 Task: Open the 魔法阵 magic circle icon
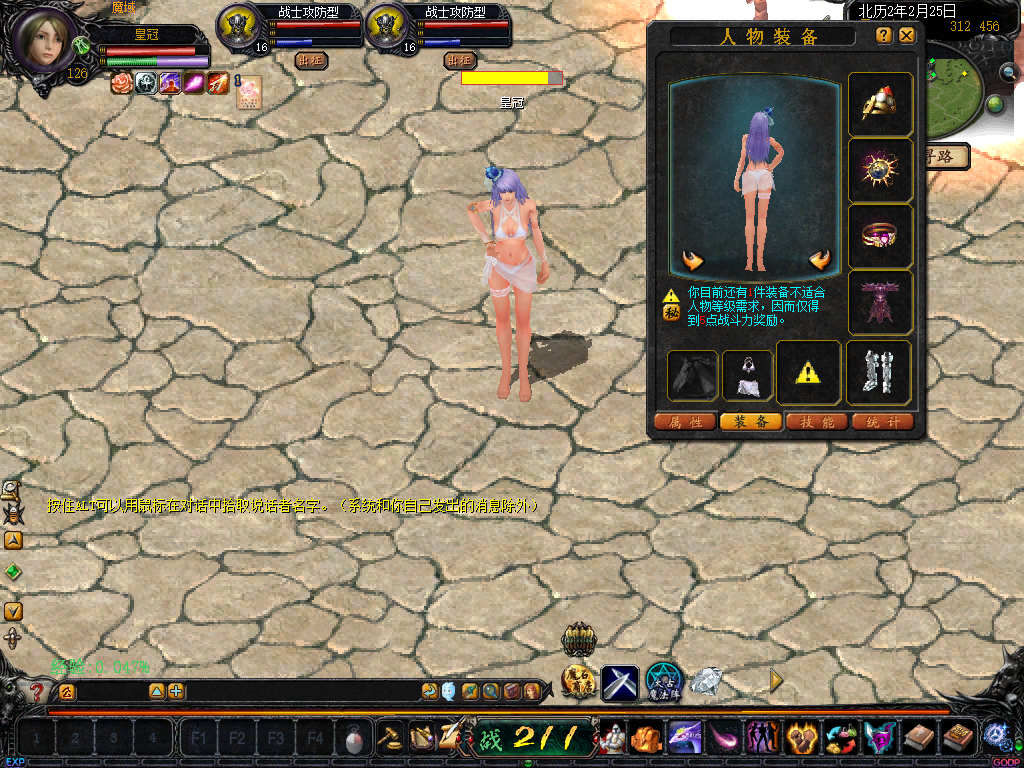pos(663,681)
